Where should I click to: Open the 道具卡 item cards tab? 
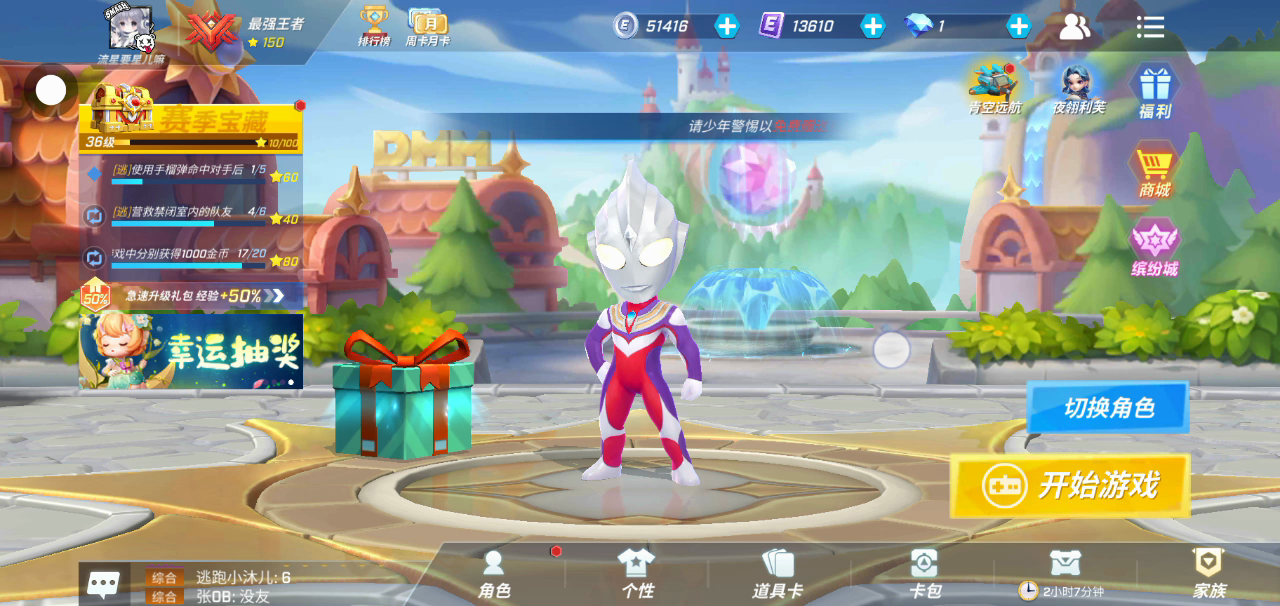[x=778, y=574]
